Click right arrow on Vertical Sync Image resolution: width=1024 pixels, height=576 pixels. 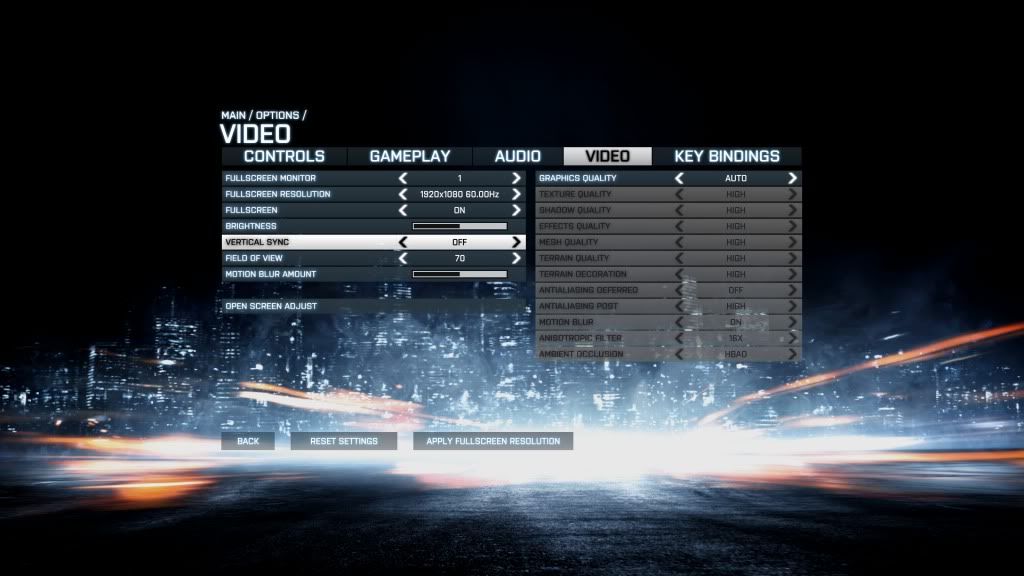pos(517,242)
